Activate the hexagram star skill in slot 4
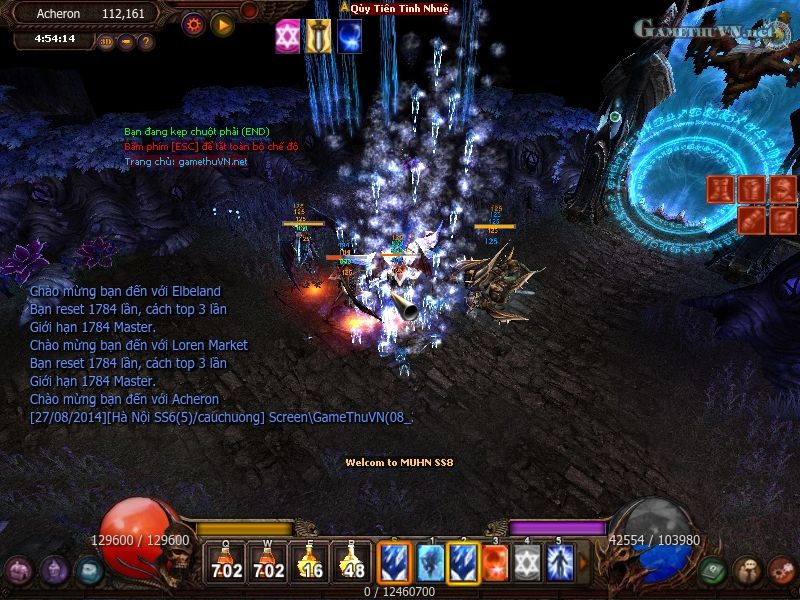 click(x=527, y=562)
